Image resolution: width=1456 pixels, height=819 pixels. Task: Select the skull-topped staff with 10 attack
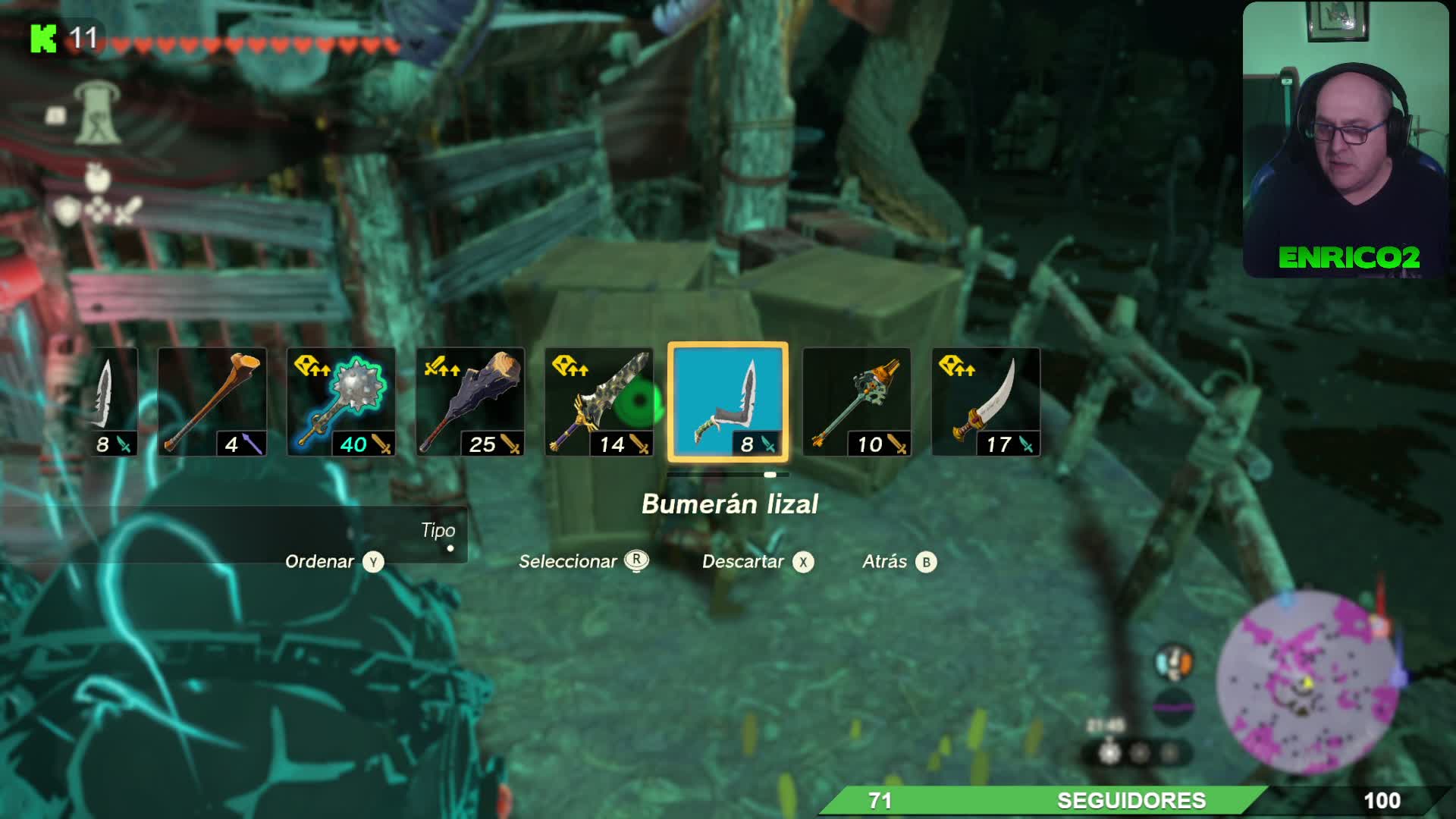(x=857, y=402)
